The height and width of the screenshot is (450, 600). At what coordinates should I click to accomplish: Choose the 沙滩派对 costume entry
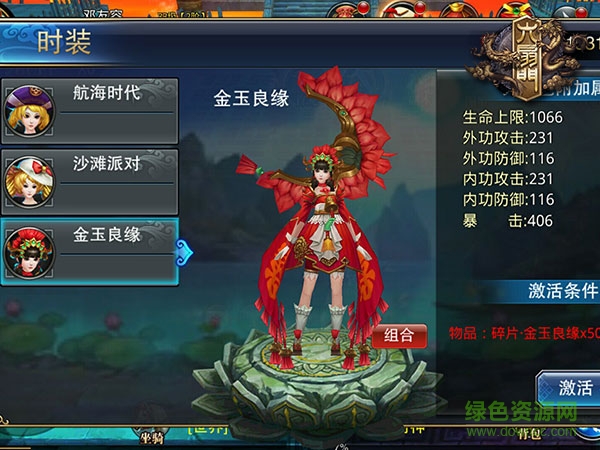[90, 180]
